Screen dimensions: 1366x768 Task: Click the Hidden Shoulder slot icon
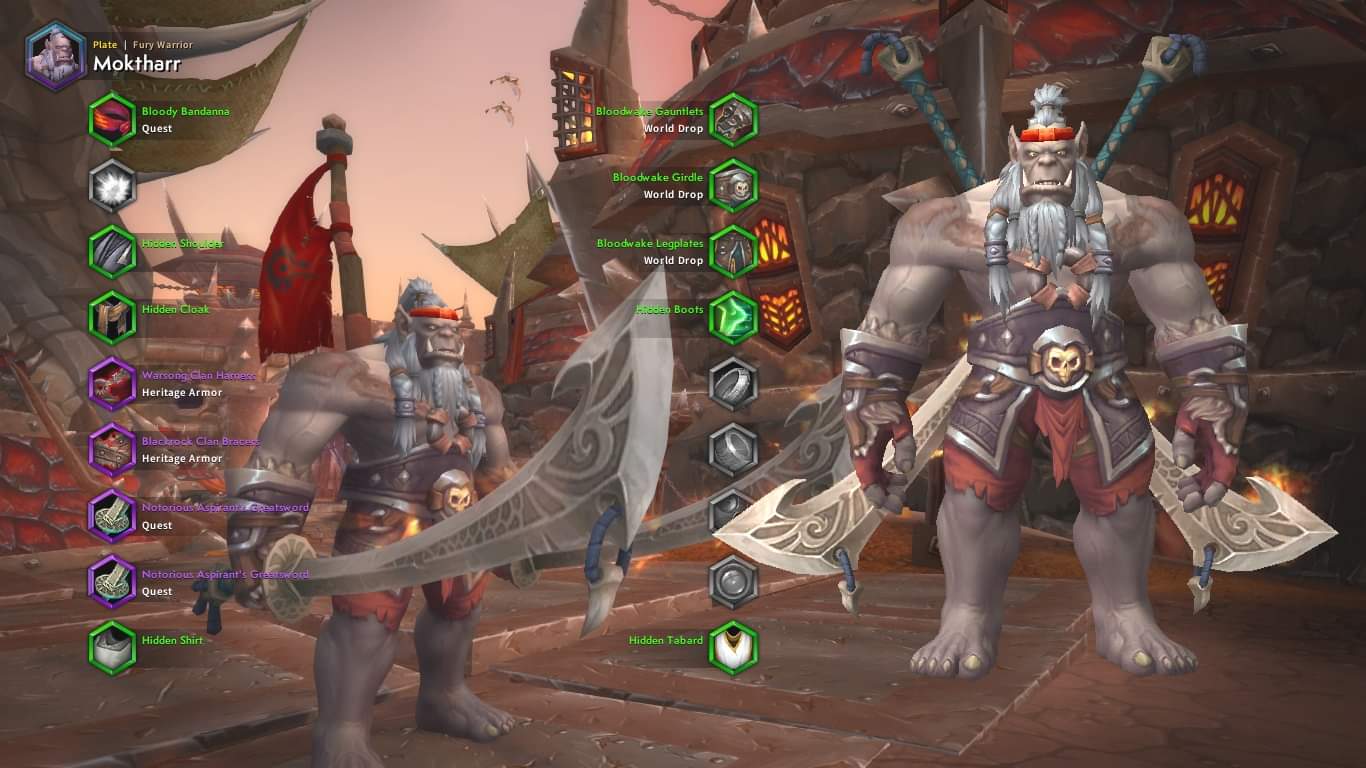tap(112, 252)
